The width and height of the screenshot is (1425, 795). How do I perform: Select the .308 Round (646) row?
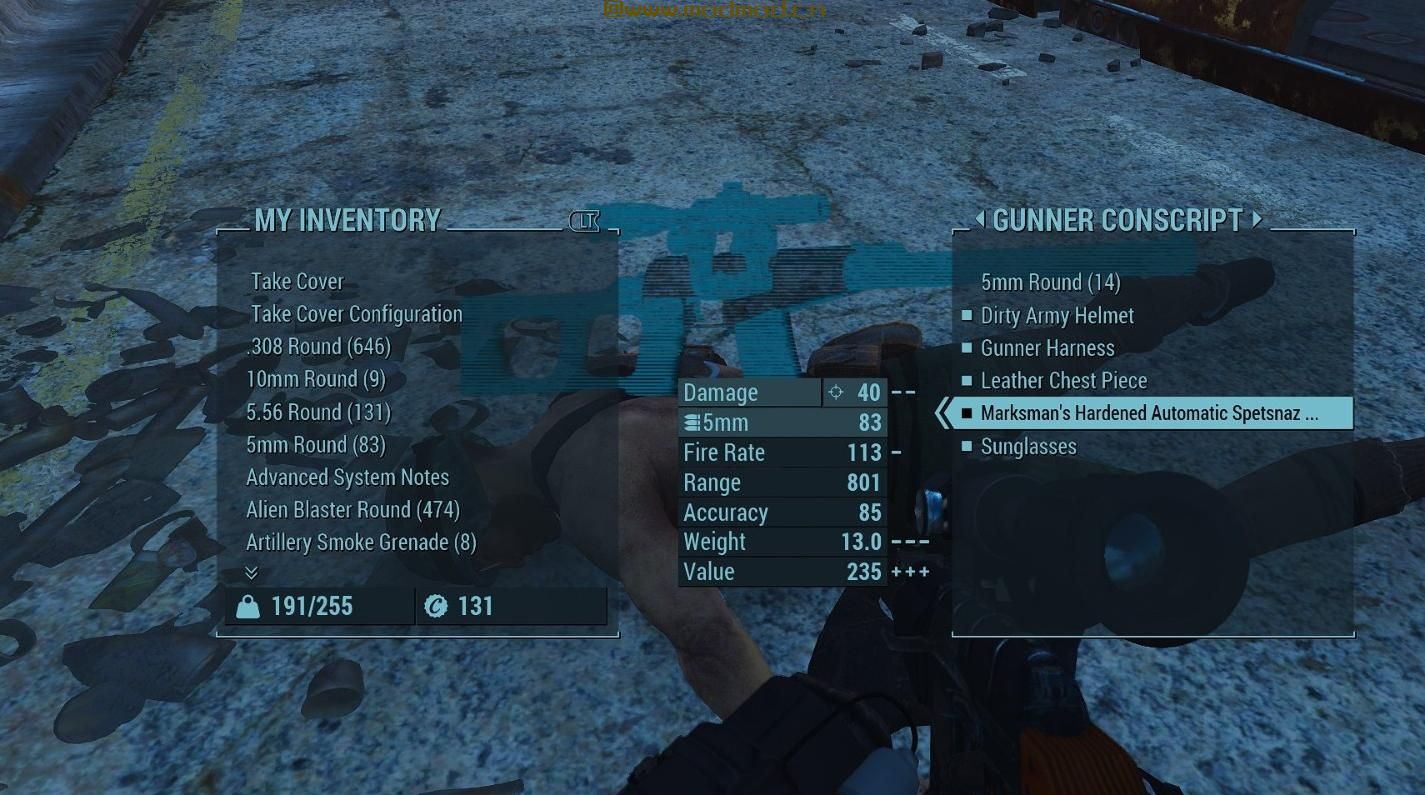pos(318,347)
